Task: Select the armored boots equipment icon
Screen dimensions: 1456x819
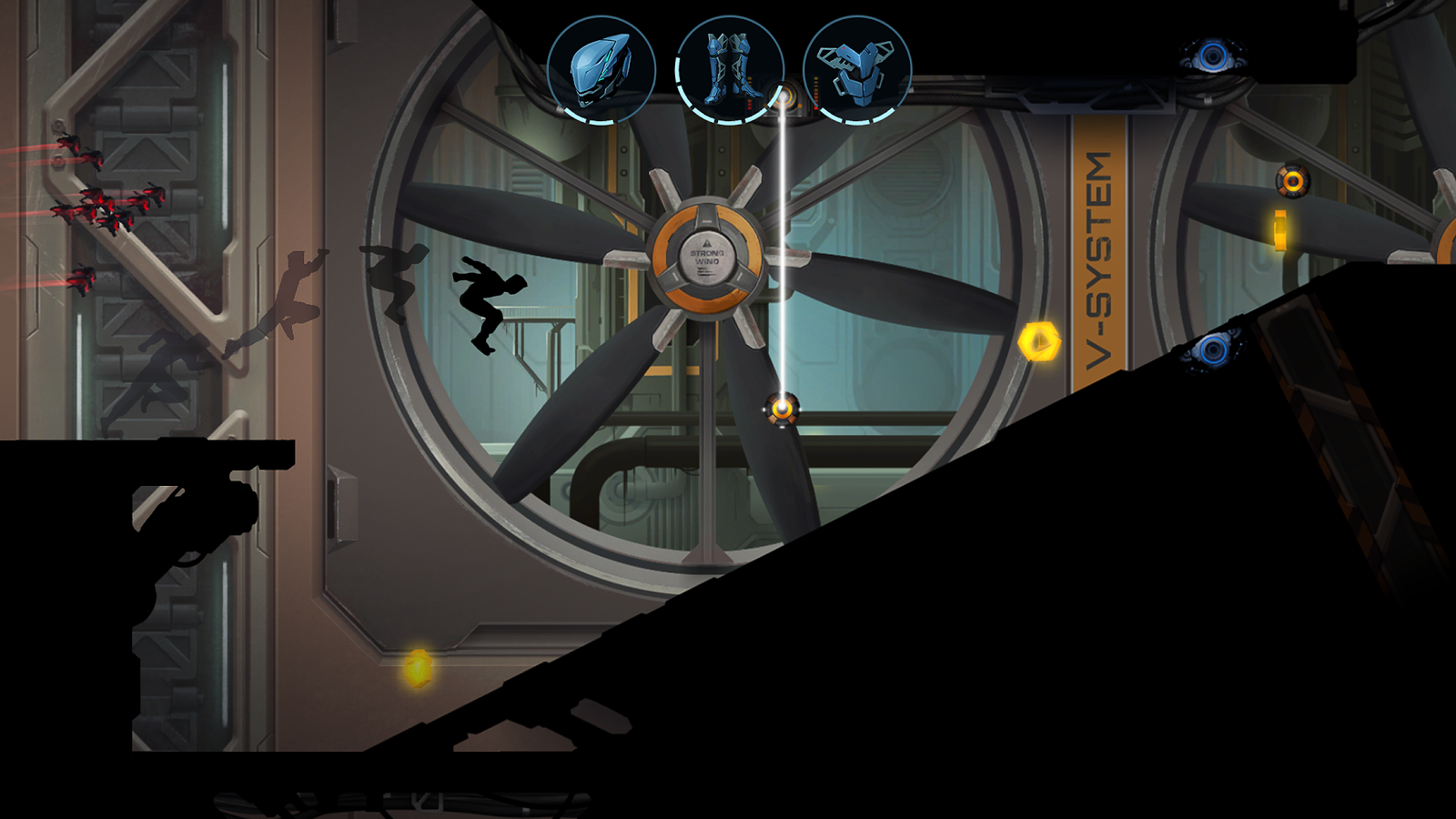Action: click(728, 68)
